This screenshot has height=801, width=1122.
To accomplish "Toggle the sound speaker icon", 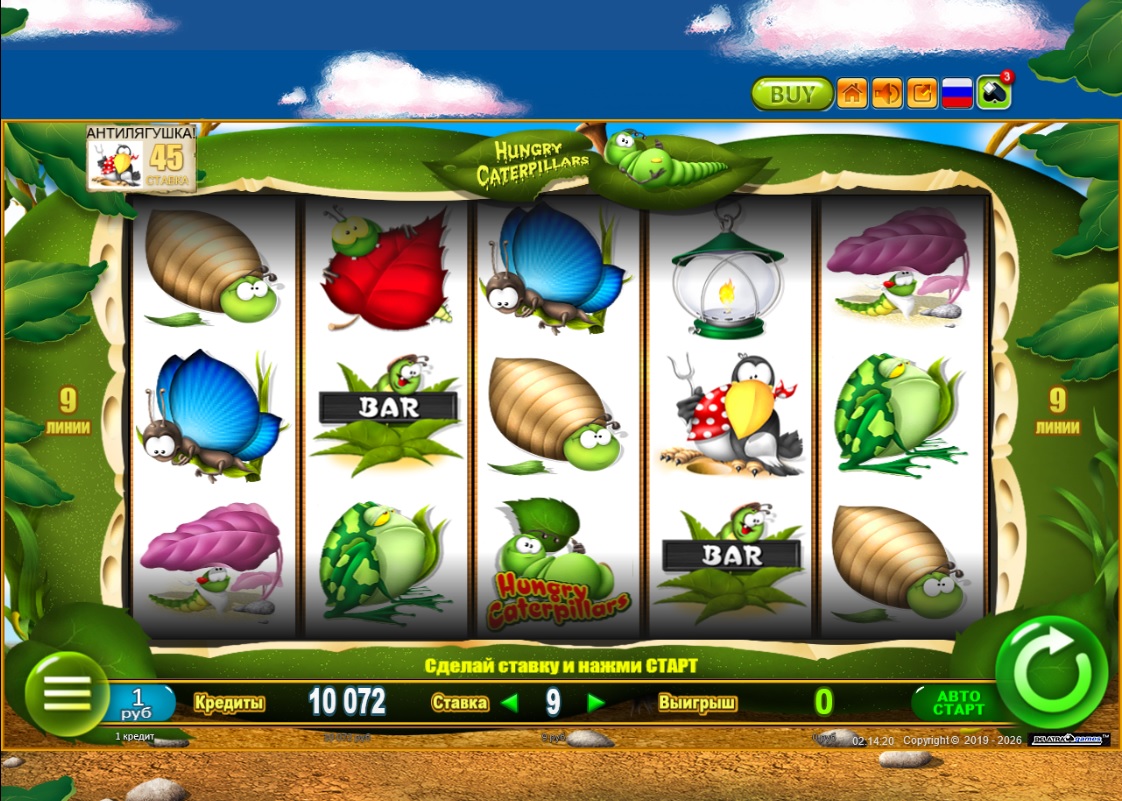I will tap(886, 94).
